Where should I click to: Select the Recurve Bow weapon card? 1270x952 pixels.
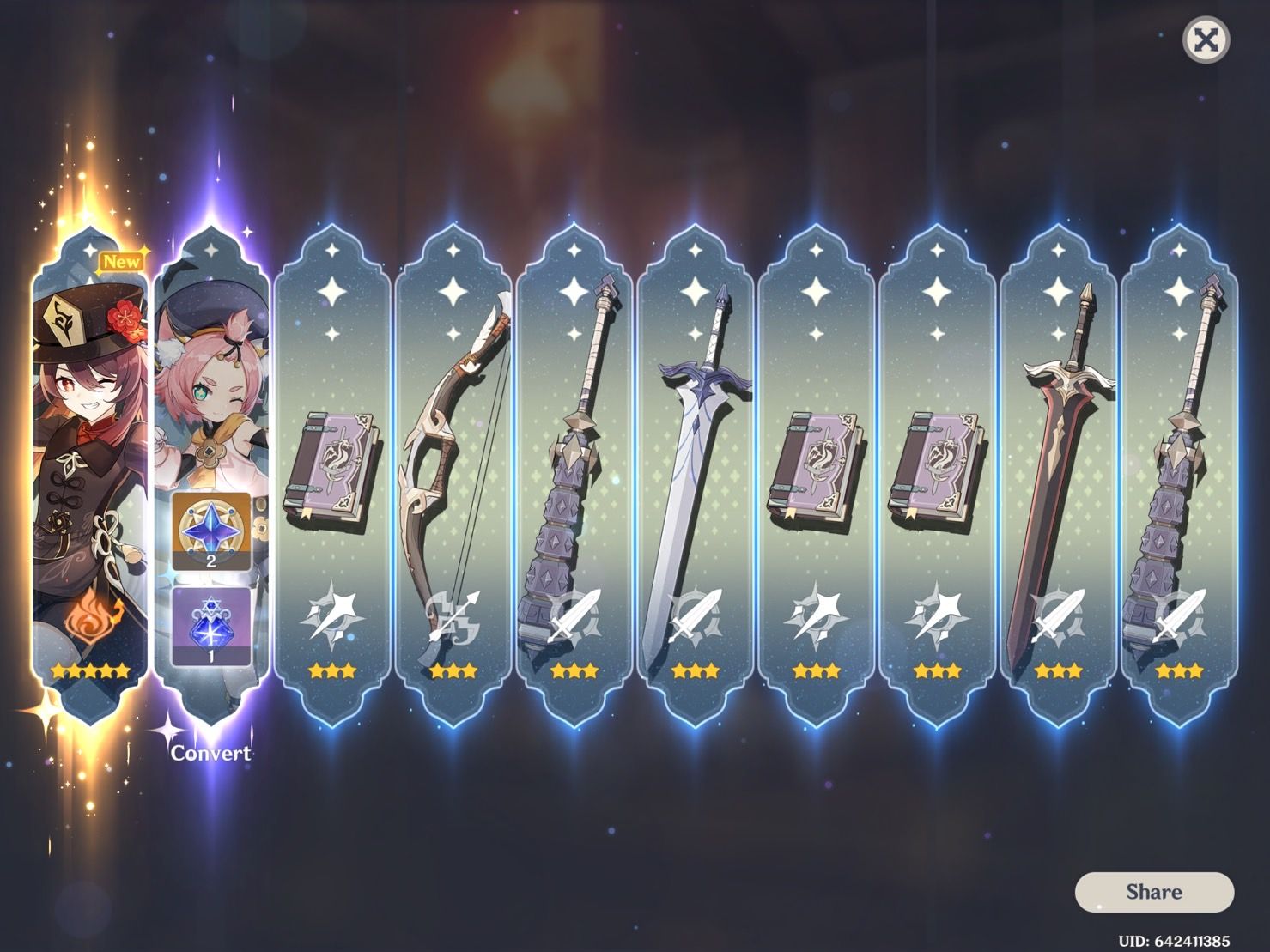tap(453, 446)
